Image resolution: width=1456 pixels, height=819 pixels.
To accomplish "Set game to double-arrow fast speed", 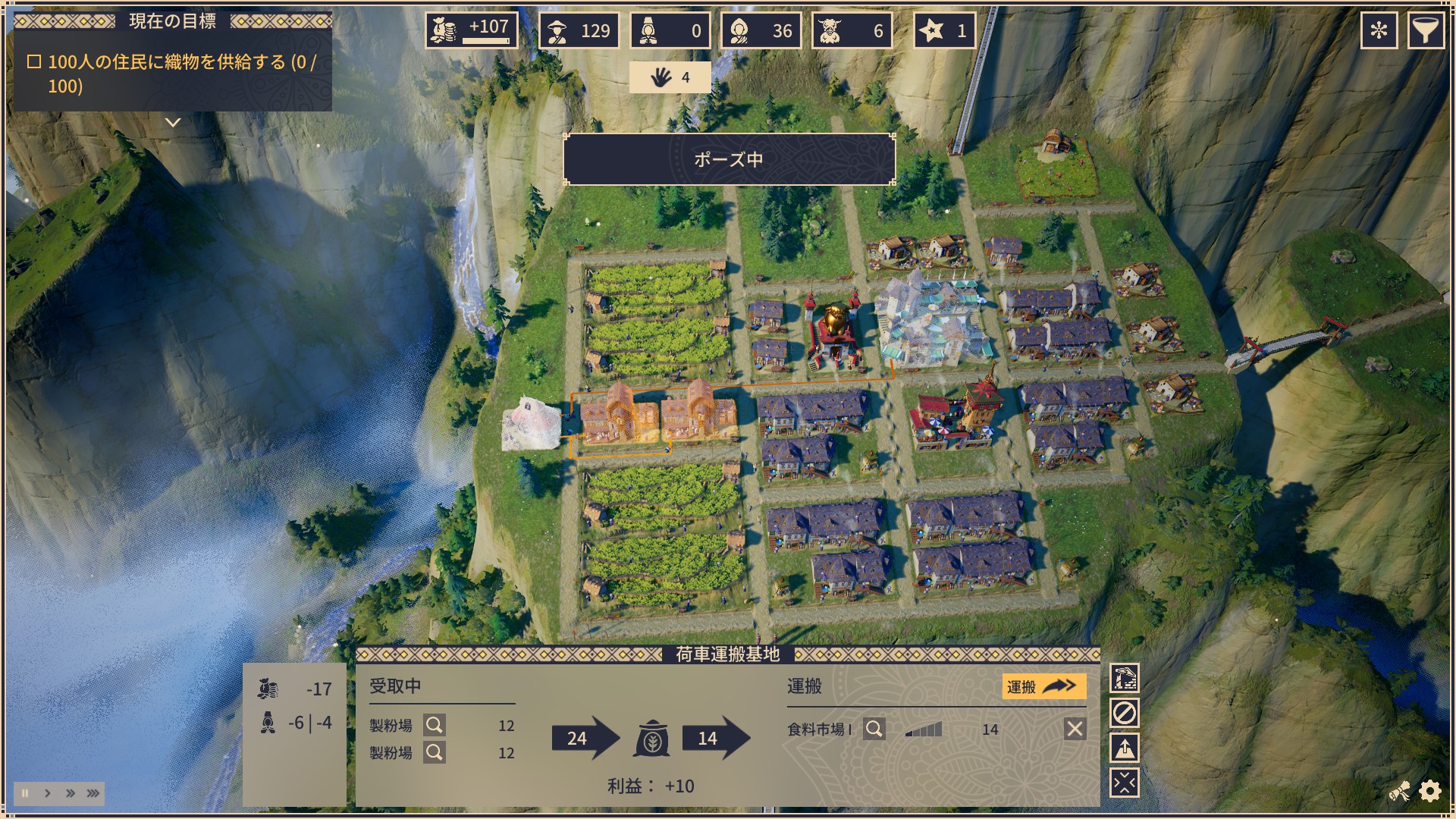I will (71, 793).
